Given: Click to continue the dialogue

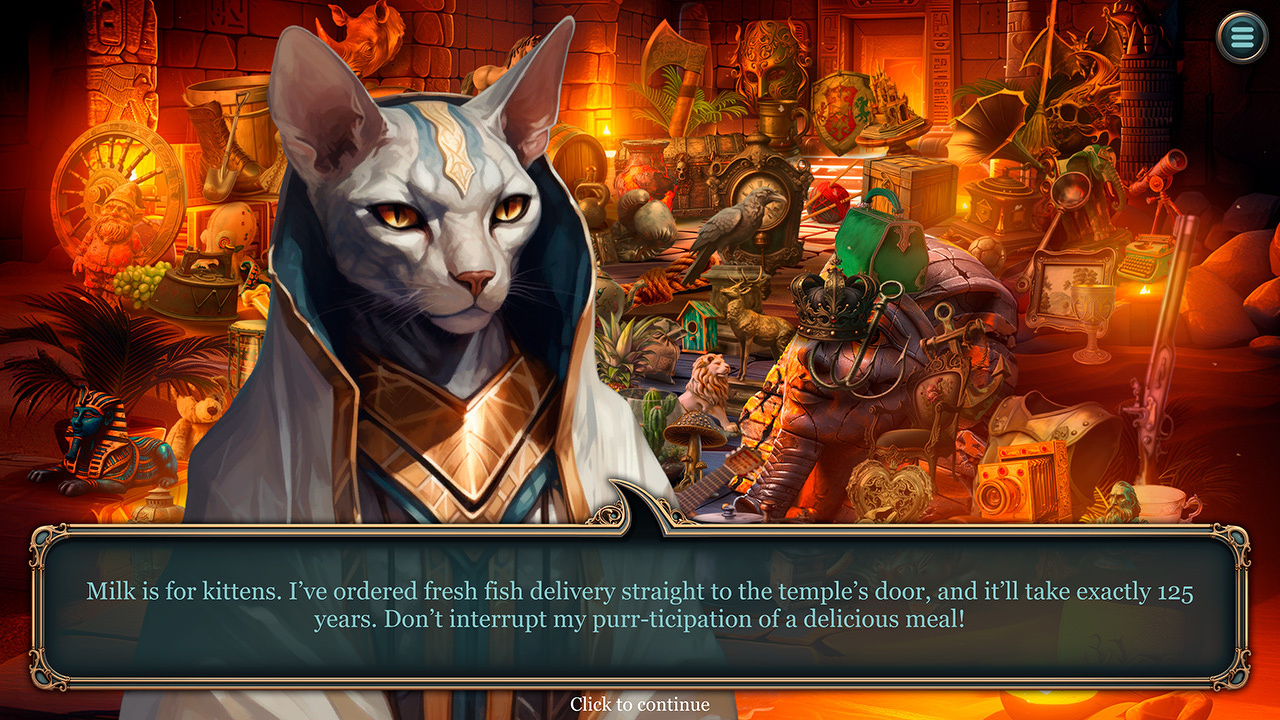Looking at the screenshot, I should point(640,704).
